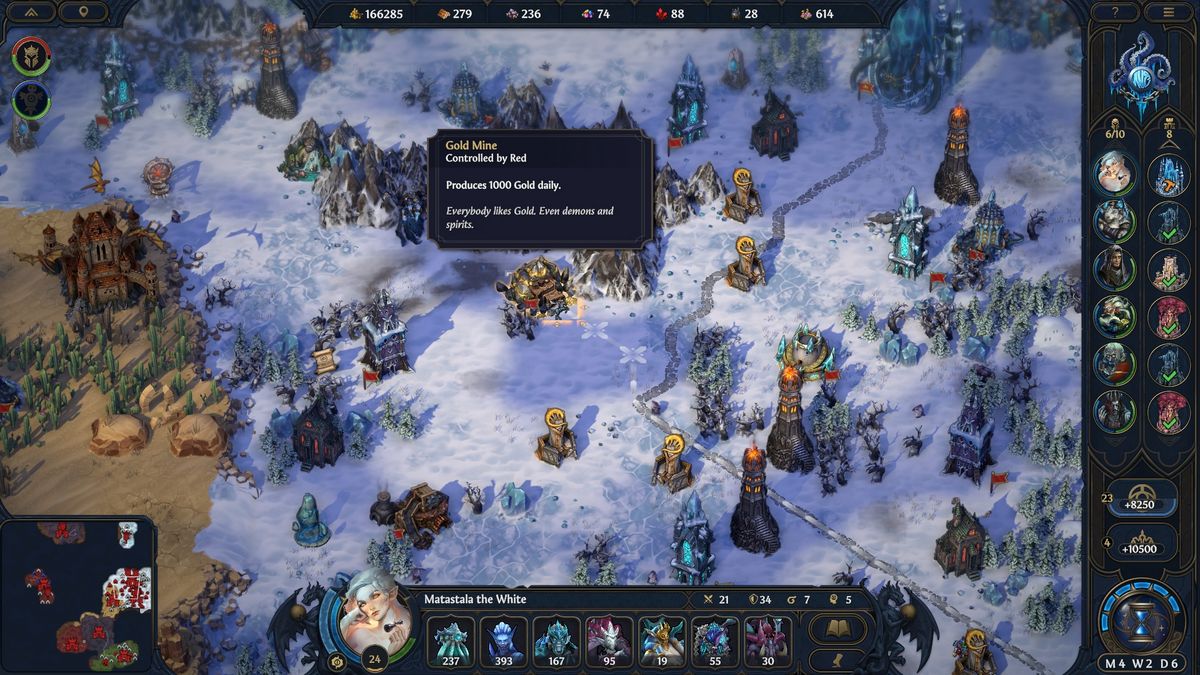The image size is (1200, 675).
Task: Select the army stack of 55 units
Action: (x=715, y=641)
